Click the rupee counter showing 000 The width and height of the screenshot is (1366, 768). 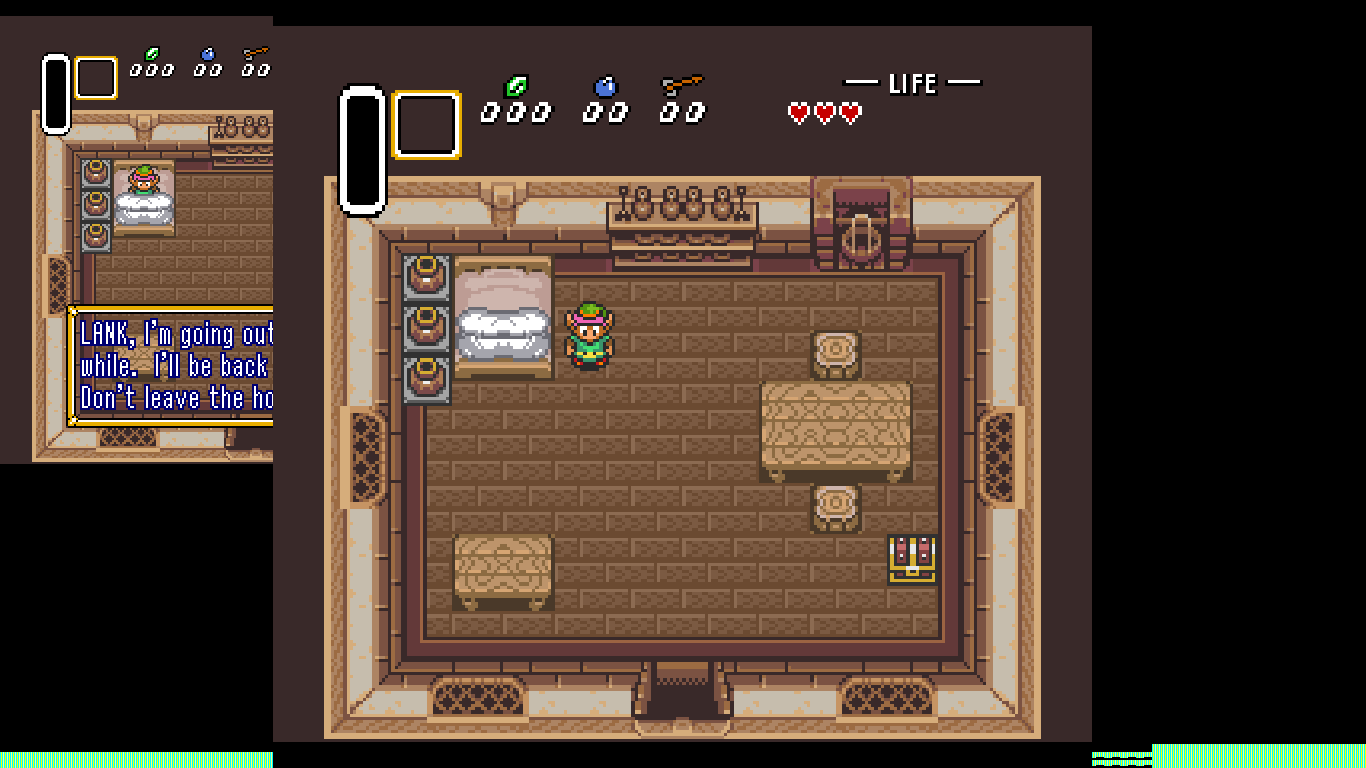coord(518,112)
